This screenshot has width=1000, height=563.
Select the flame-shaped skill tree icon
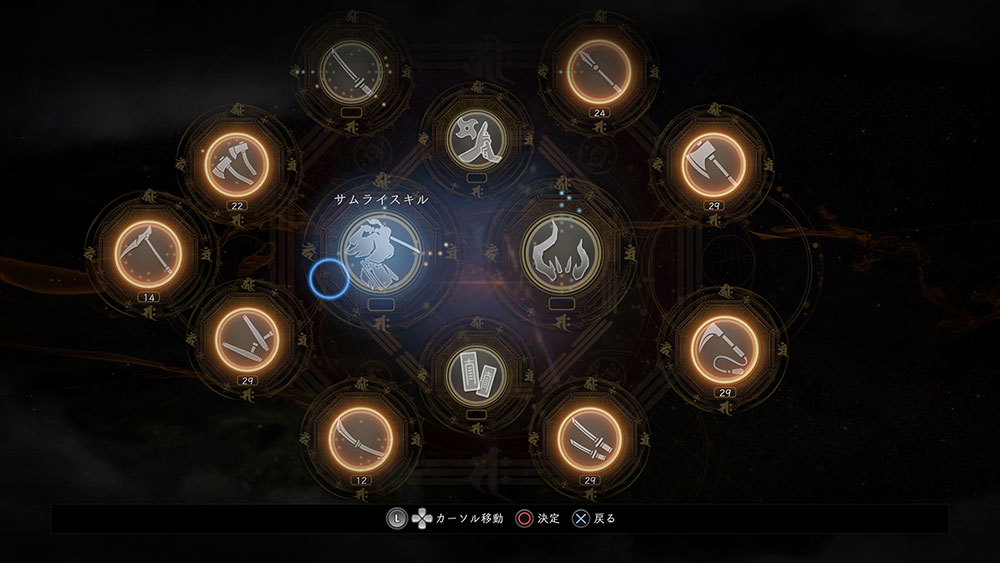560,251
